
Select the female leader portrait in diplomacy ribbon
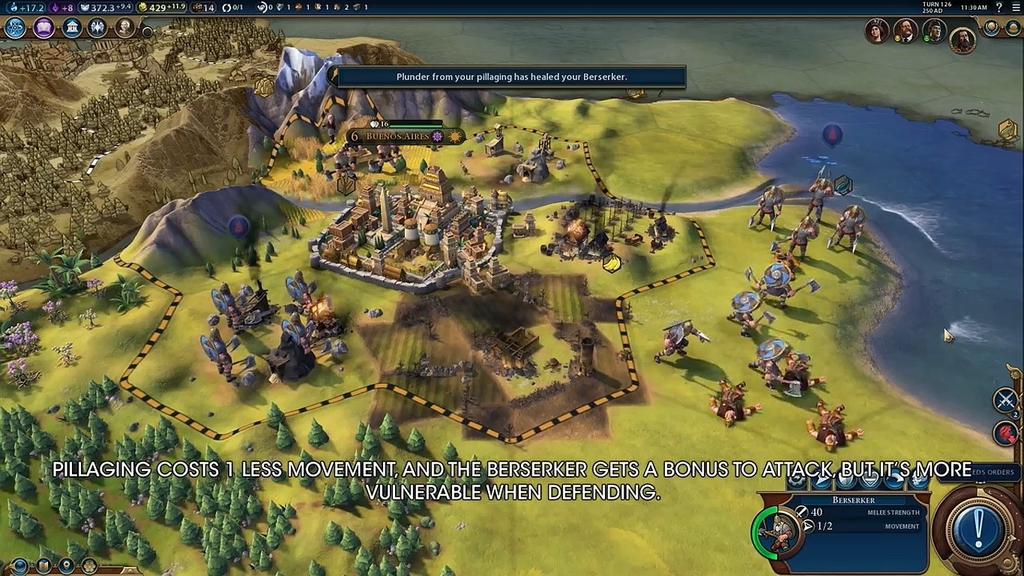[877, 31]
